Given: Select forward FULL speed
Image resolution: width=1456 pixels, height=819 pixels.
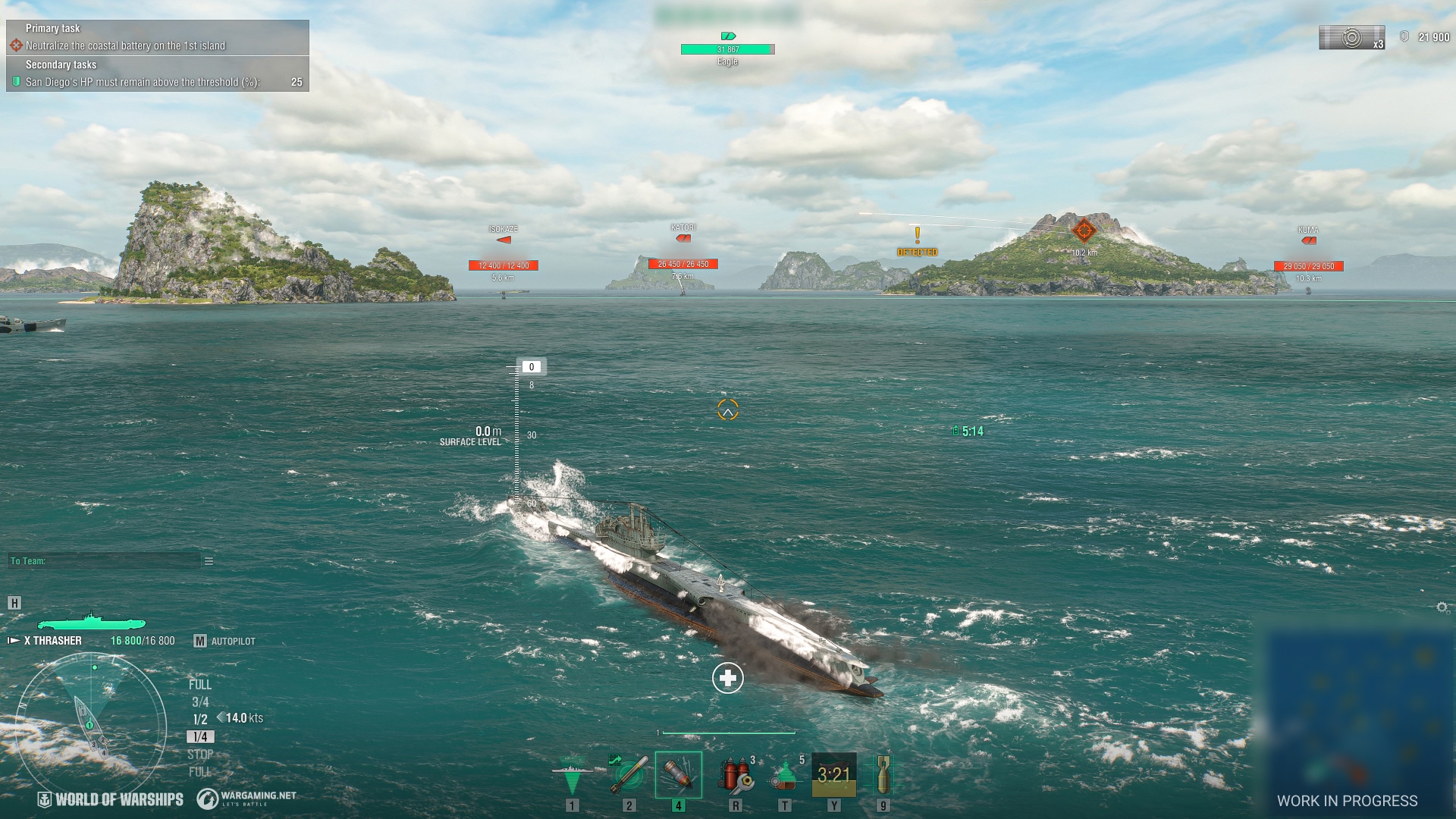Looking at the screenshot, I should tap(200, 685).
